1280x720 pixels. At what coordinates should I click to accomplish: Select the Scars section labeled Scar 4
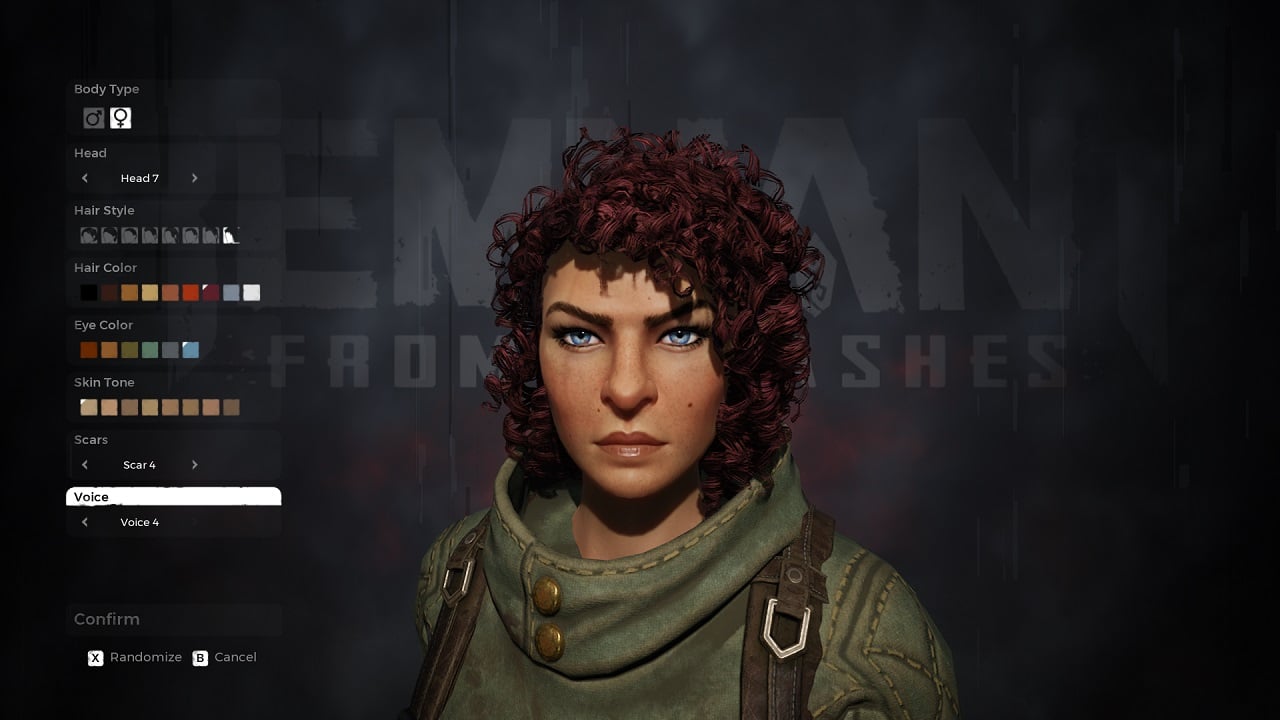pyautogui.click(x=139, y=464)
